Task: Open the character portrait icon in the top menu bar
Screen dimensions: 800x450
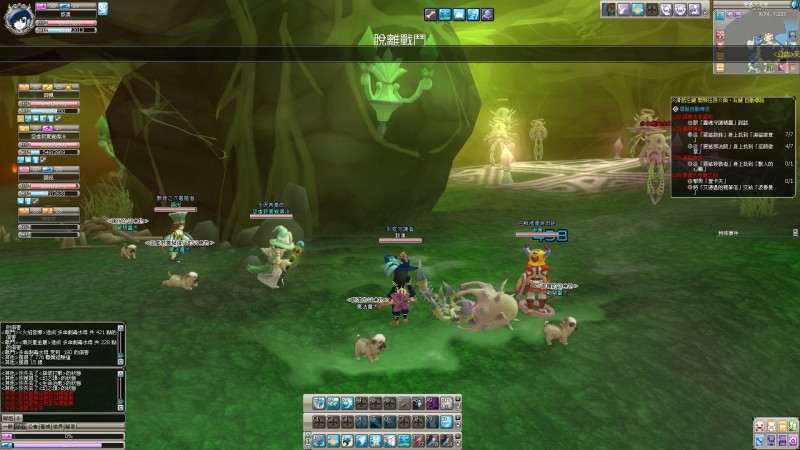Action: pos(607,9)
